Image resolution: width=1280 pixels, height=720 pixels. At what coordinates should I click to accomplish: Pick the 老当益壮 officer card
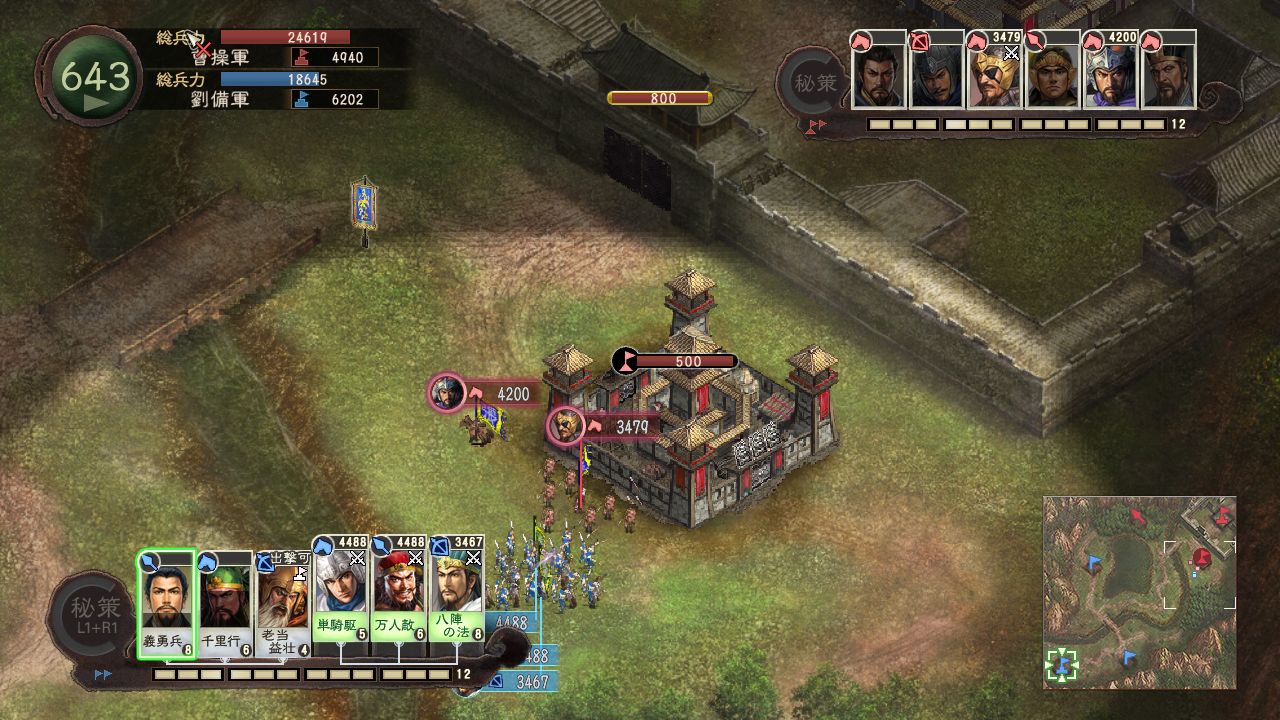point(283,605)
